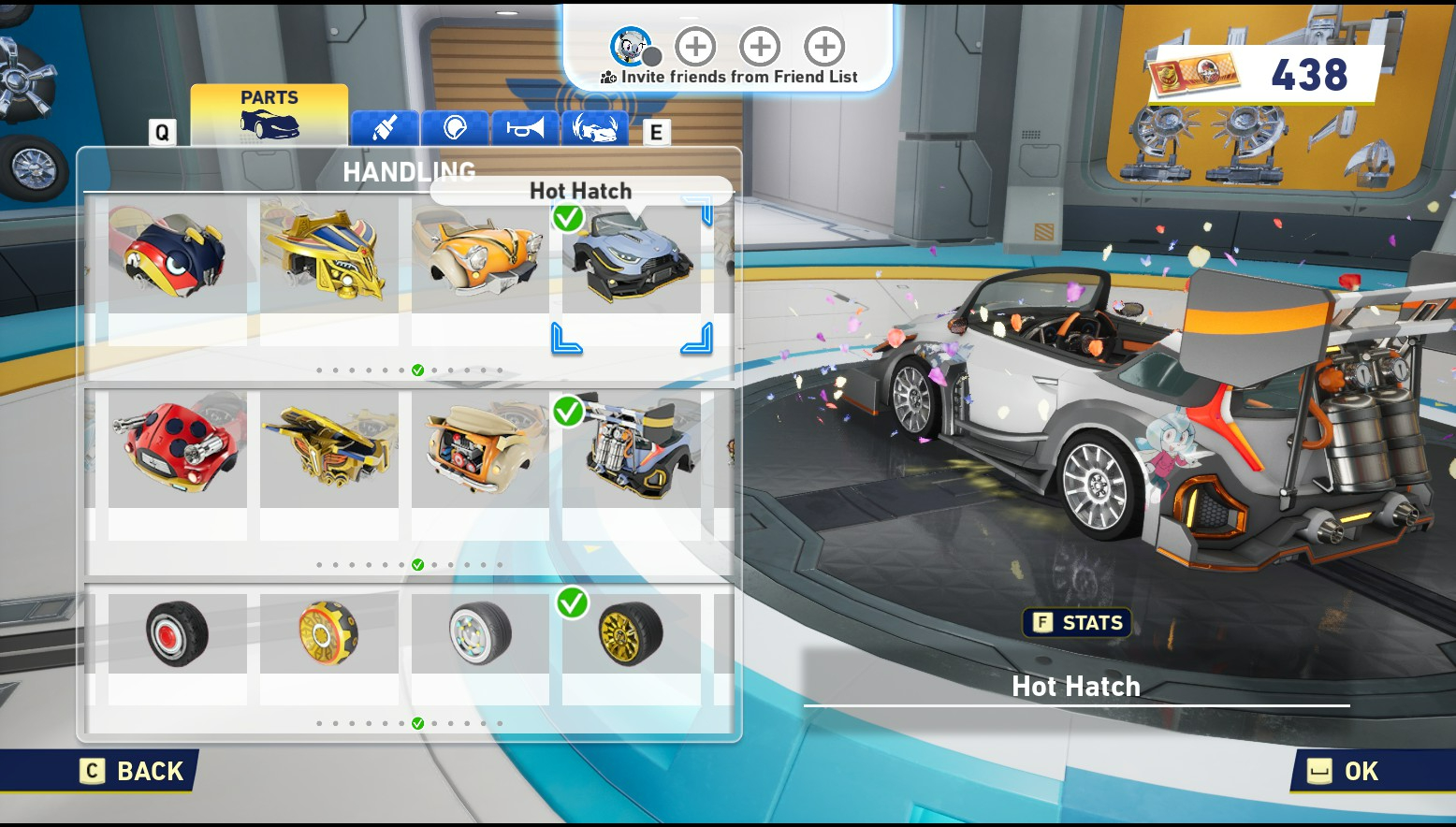
Task: Open the car aura effects tab
Action: tap(595, 128)
